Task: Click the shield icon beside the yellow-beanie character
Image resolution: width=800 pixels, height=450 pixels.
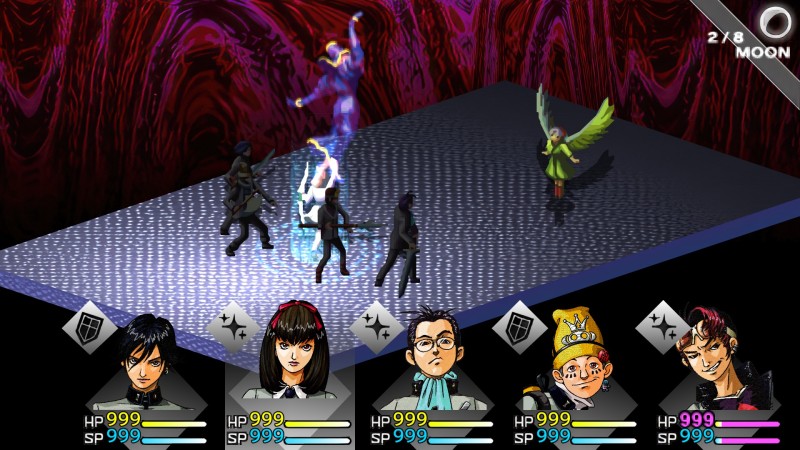Action: (x=519, y=326)
